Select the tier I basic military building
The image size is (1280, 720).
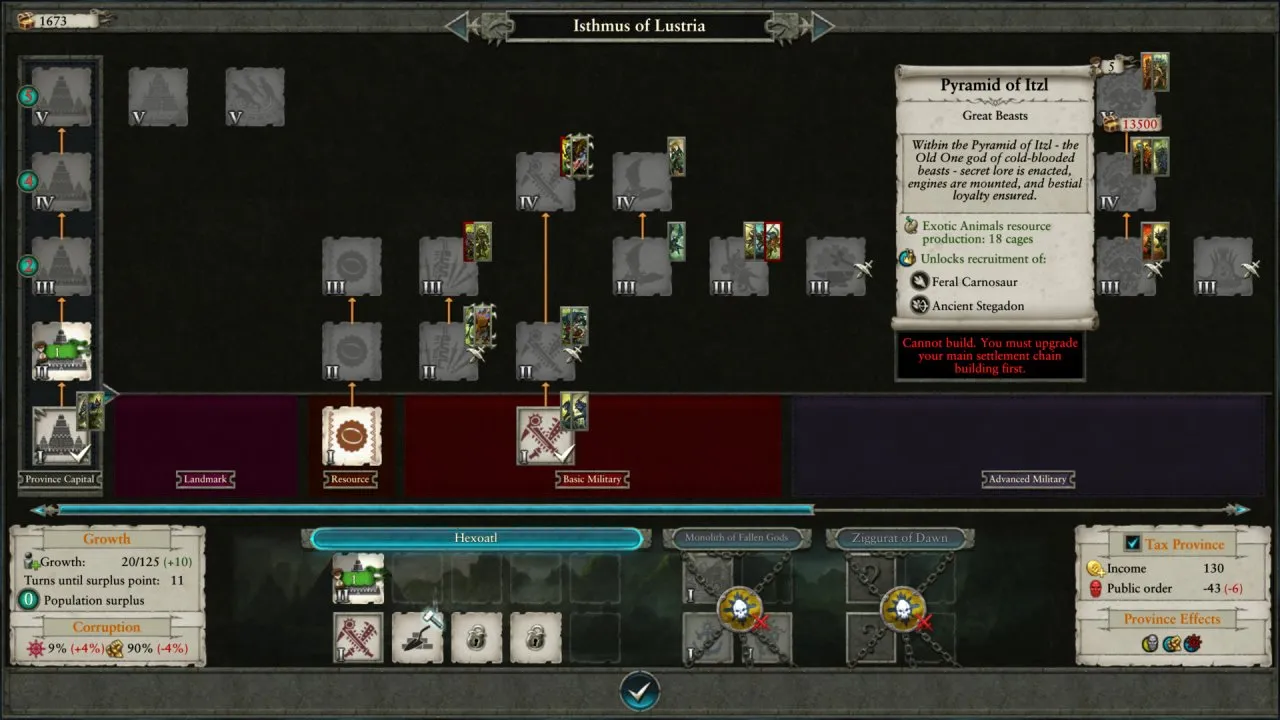click(545, 435)
